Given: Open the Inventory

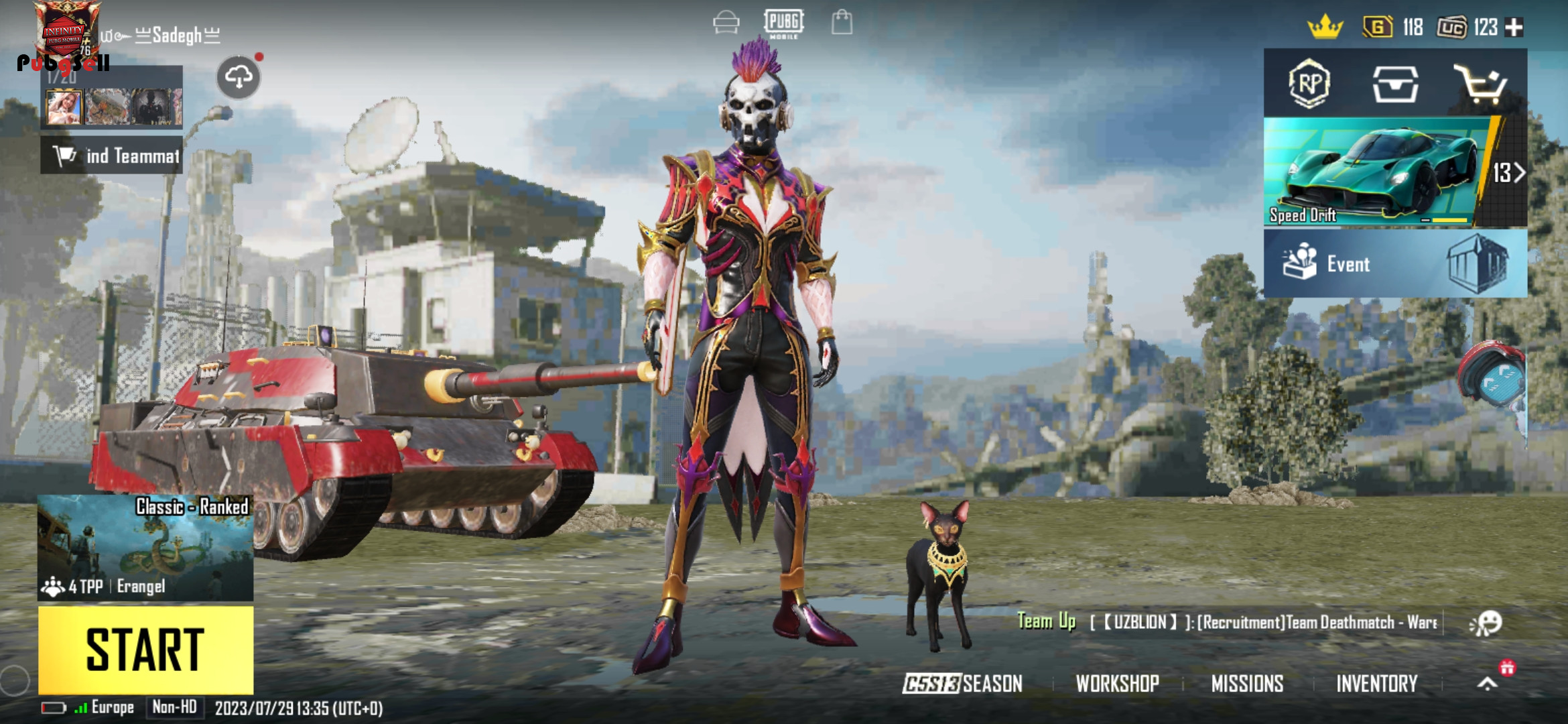Looking at the screenshot, I should point(1377,684).
